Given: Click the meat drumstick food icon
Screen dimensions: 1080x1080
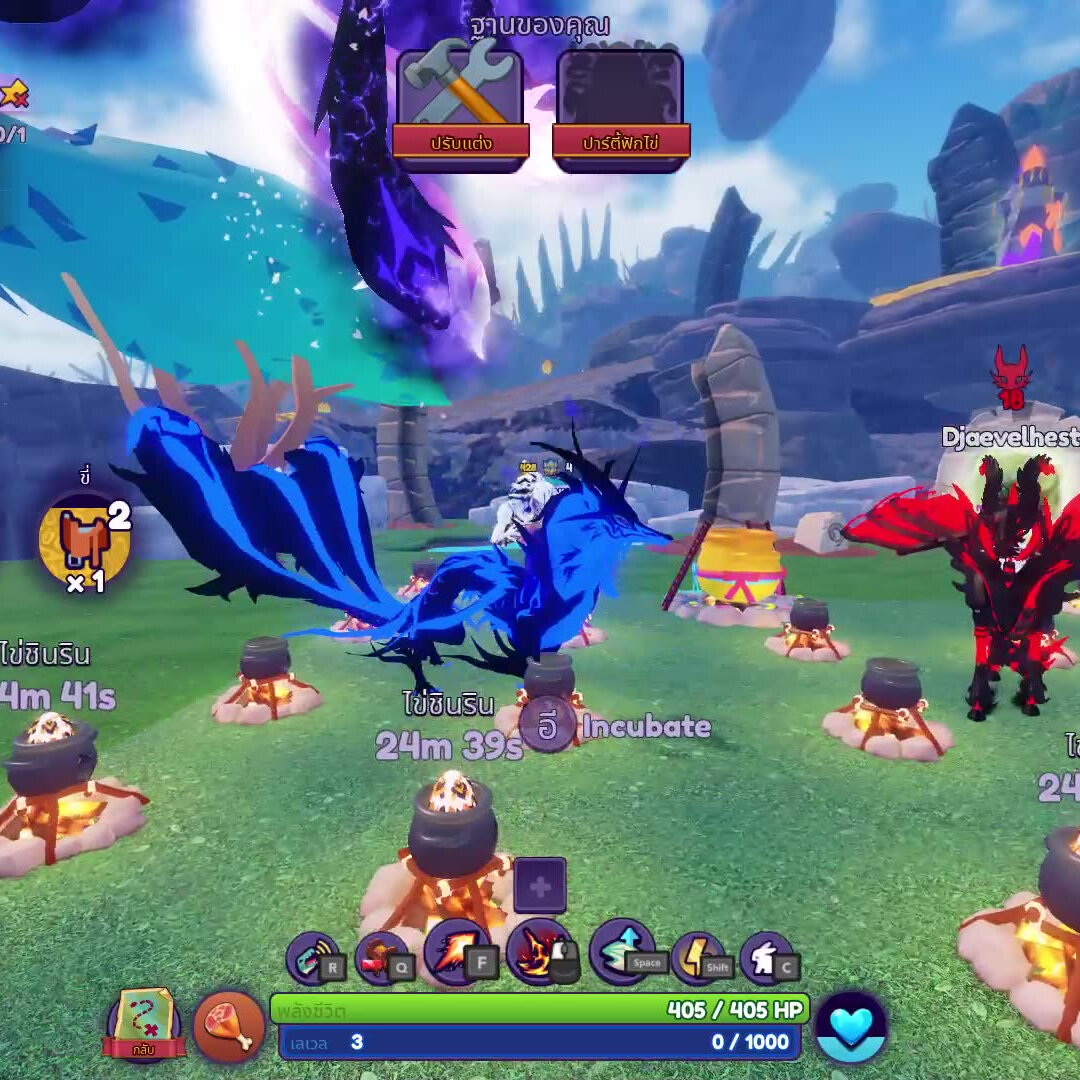Looking at the screenshot, I should 229,1026.
